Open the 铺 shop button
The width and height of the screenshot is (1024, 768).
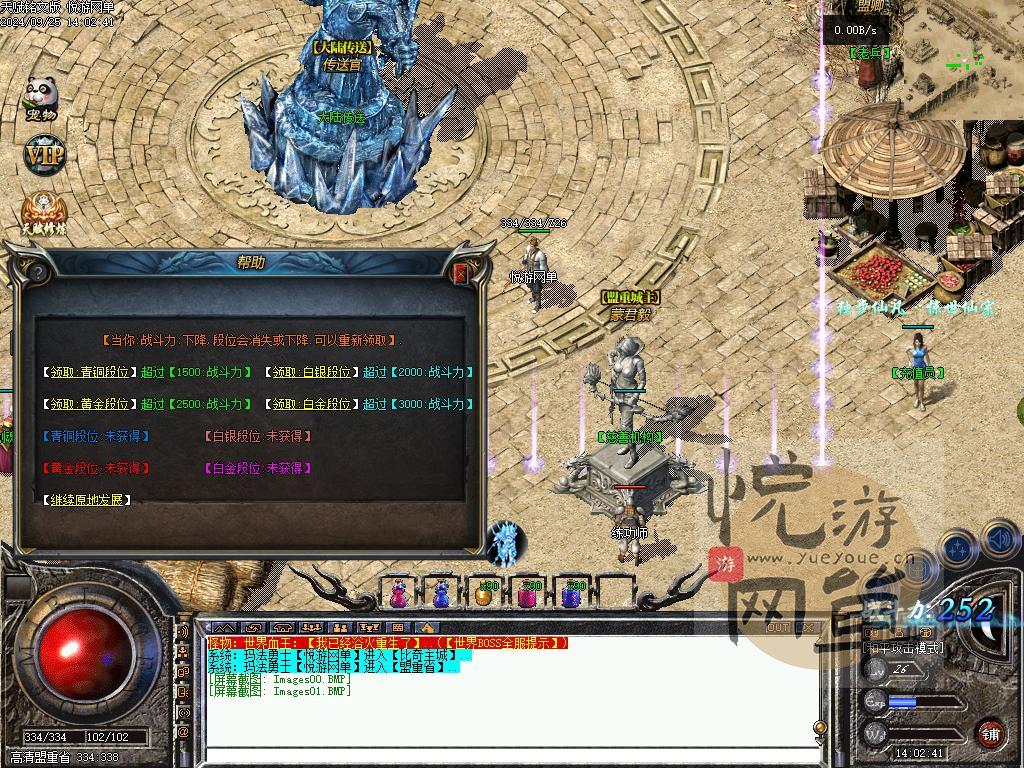[990, 733]
